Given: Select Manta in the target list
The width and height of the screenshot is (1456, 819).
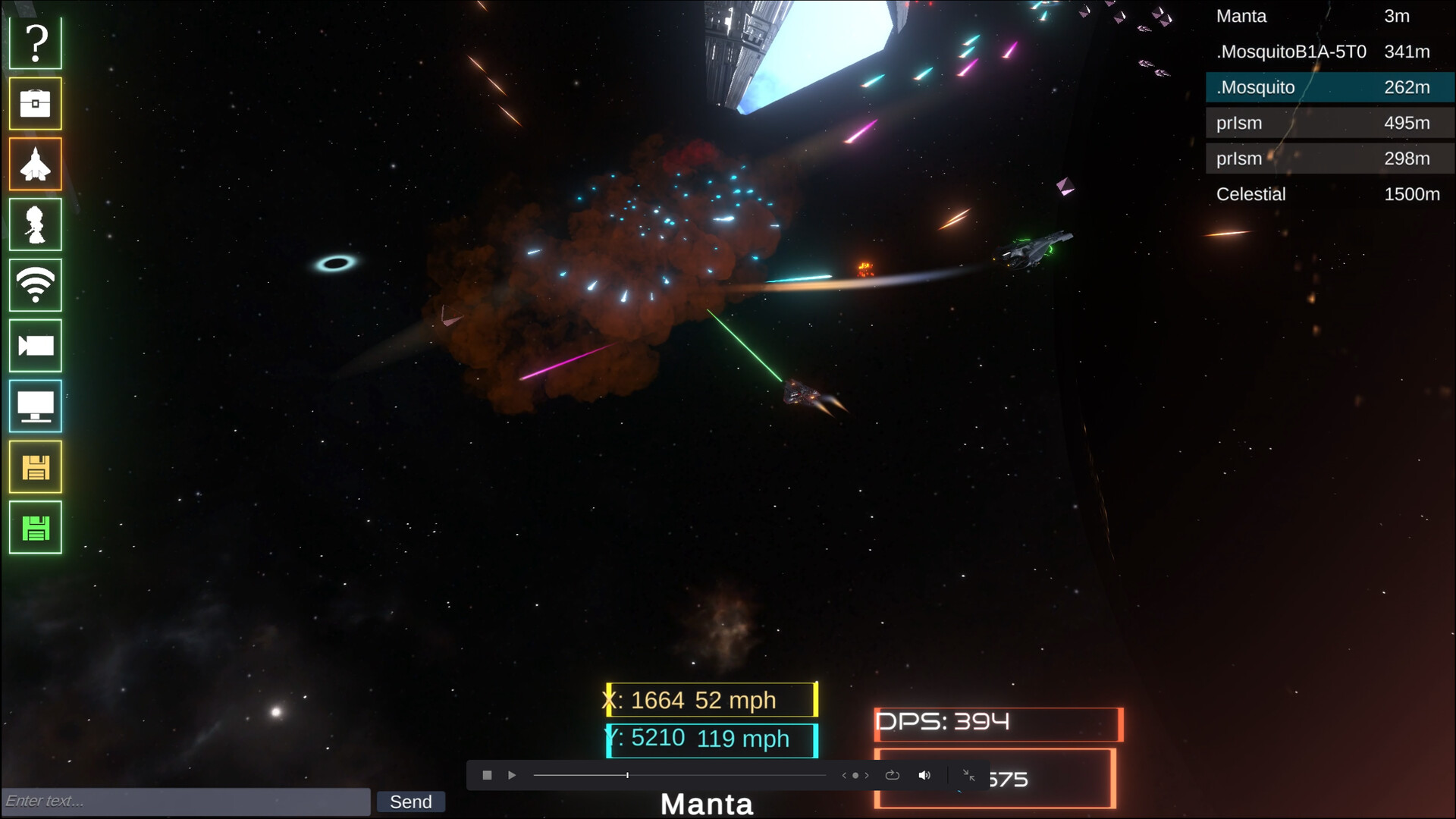Looking at the screenshot, I should [x=1329, y=16].
